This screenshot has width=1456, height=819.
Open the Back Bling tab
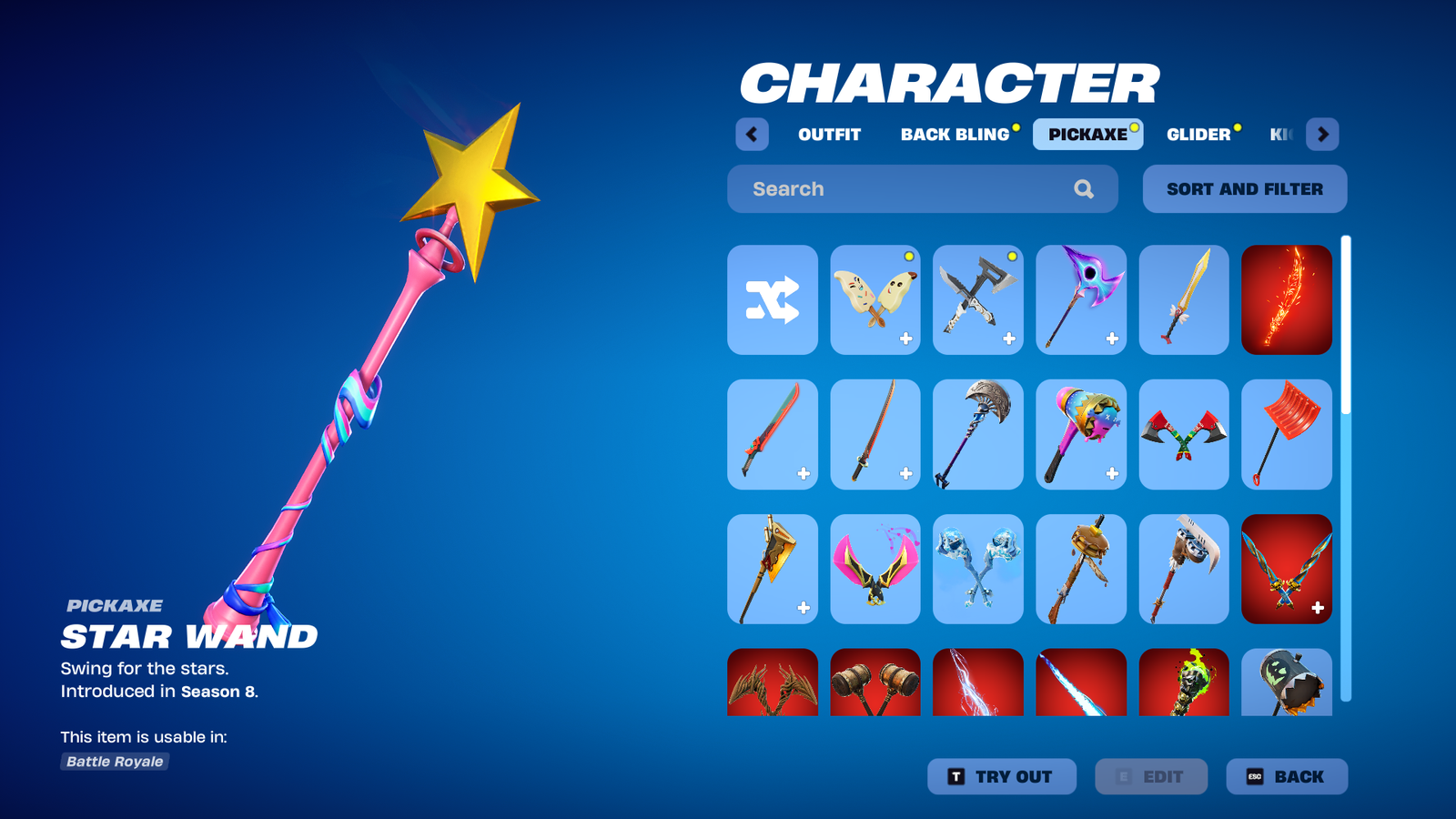point(955,135)
